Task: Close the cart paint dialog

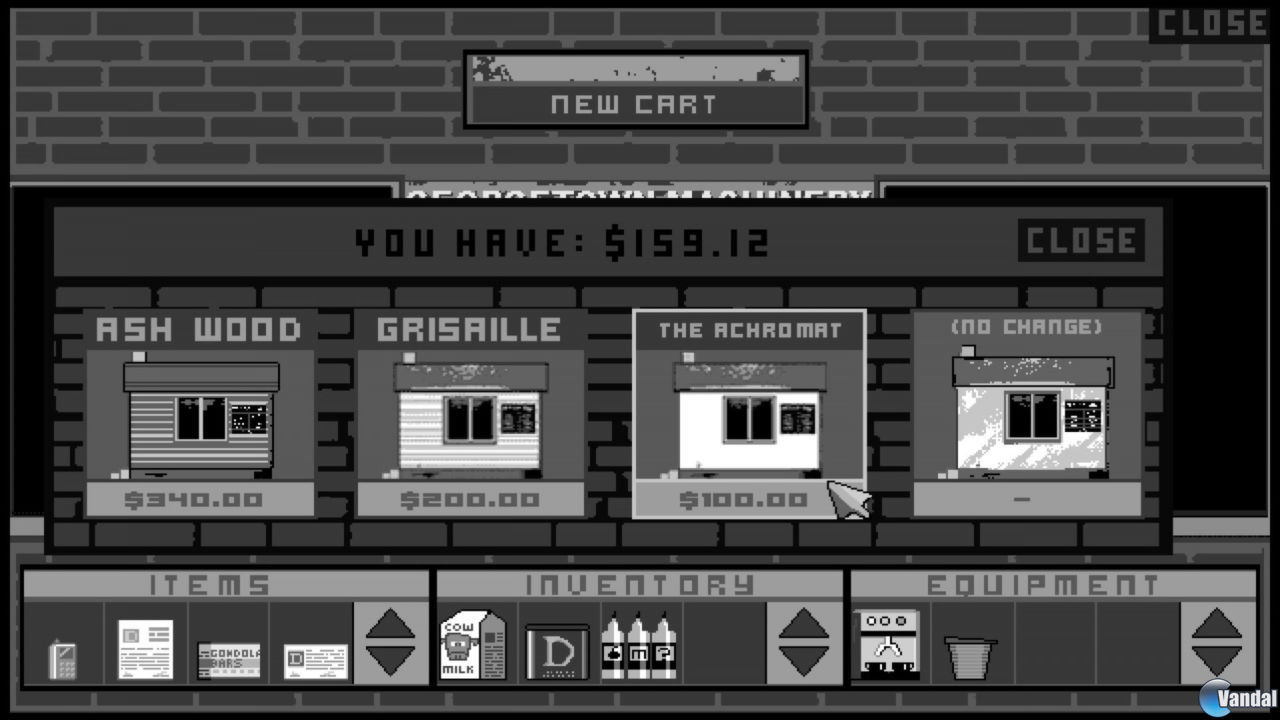Action: 1080,240
